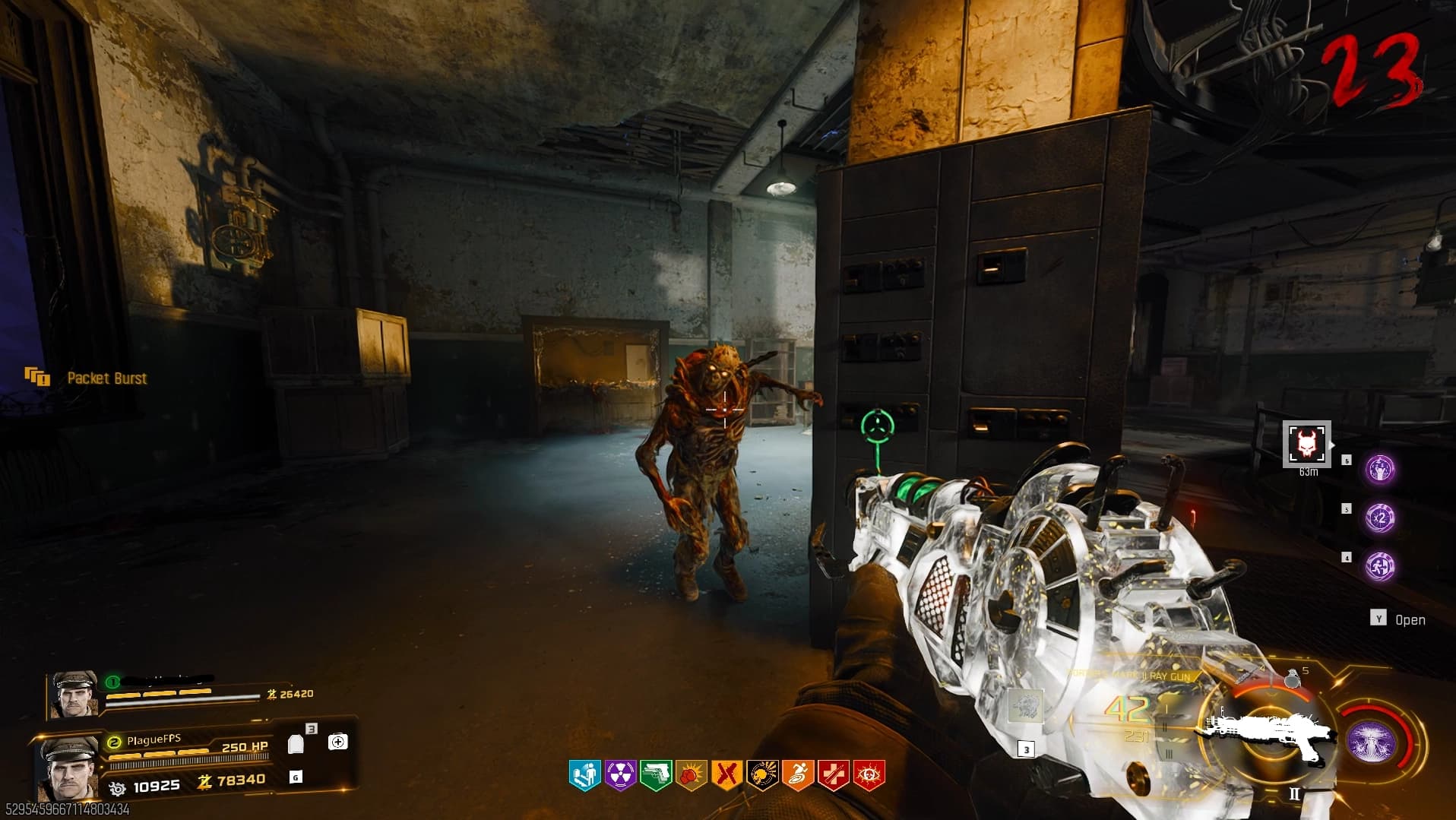Image resolution: width=1456 pixels, height=820 pixels.
Task: Activate the purple running-figure gobblegum
Action: click(1380, 566)
